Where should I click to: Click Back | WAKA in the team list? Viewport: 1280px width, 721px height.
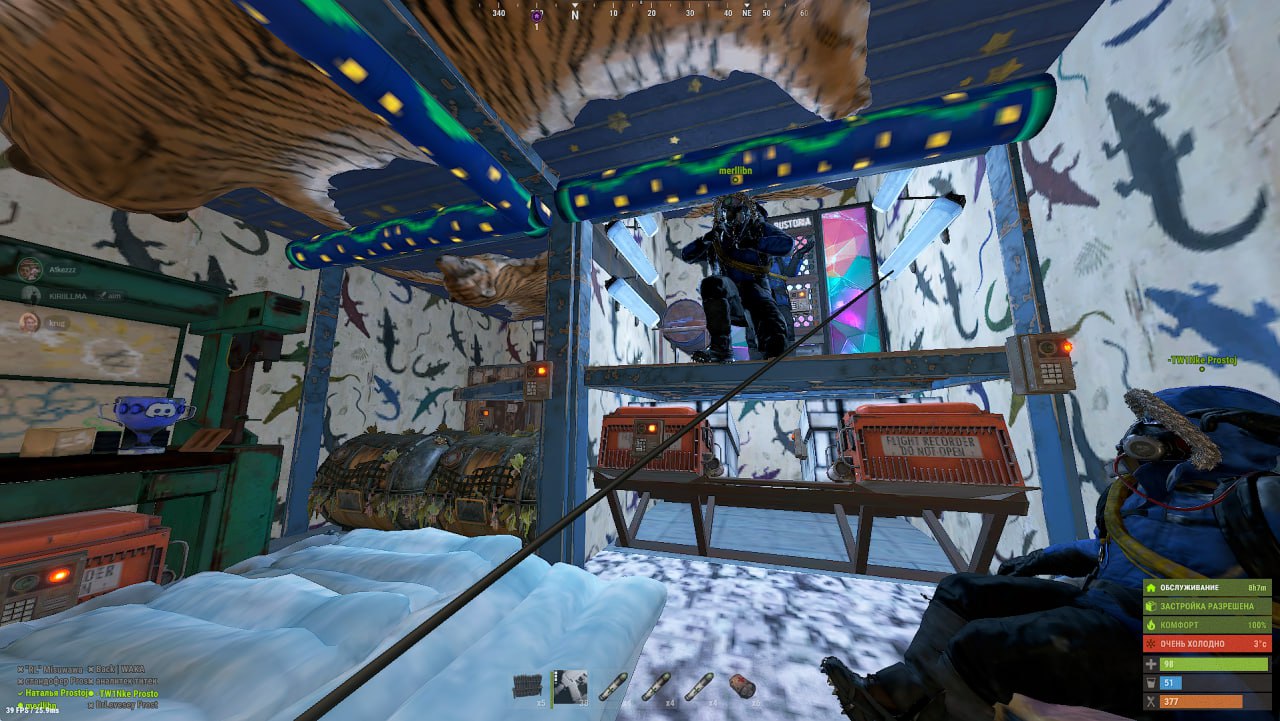pos(117,669)
